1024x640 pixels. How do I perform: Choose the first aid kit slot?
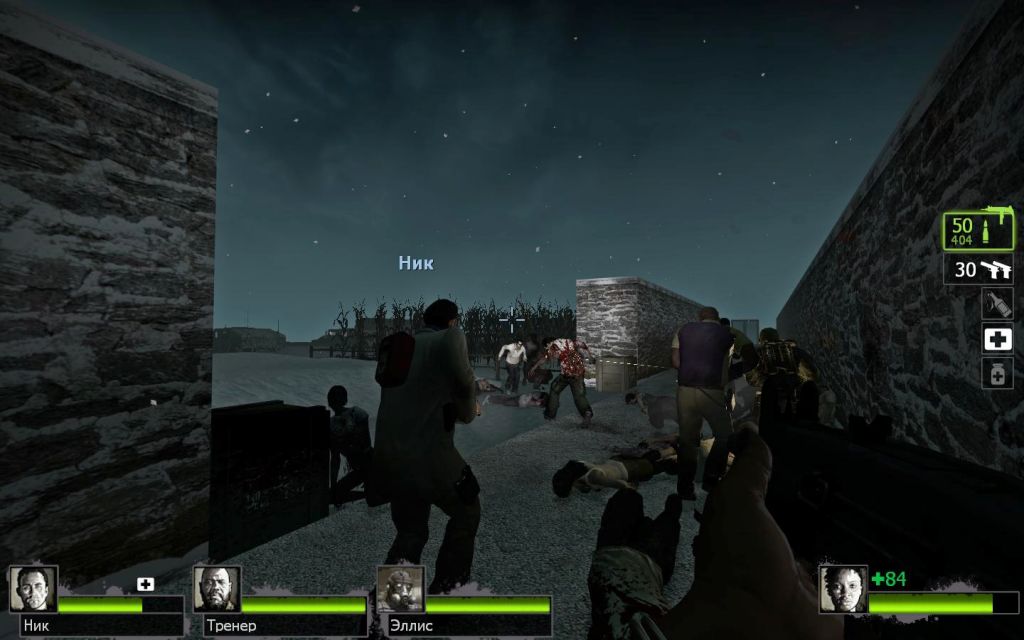click(x=997, y=339)
